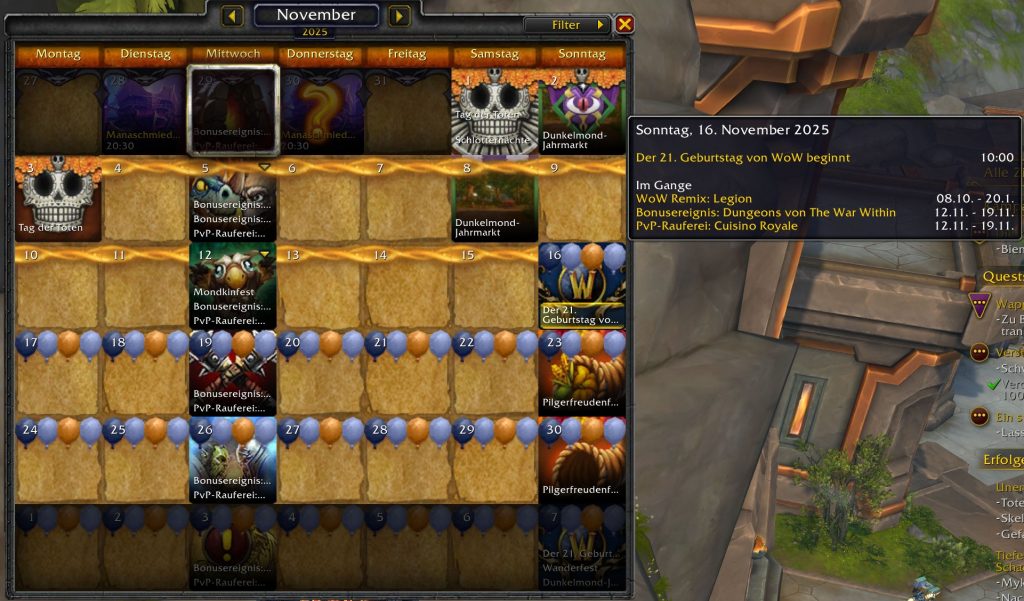1024x601 pixels.
Task: Open November 30 Pilgerfreudenfest day
Action: [582, 459]
